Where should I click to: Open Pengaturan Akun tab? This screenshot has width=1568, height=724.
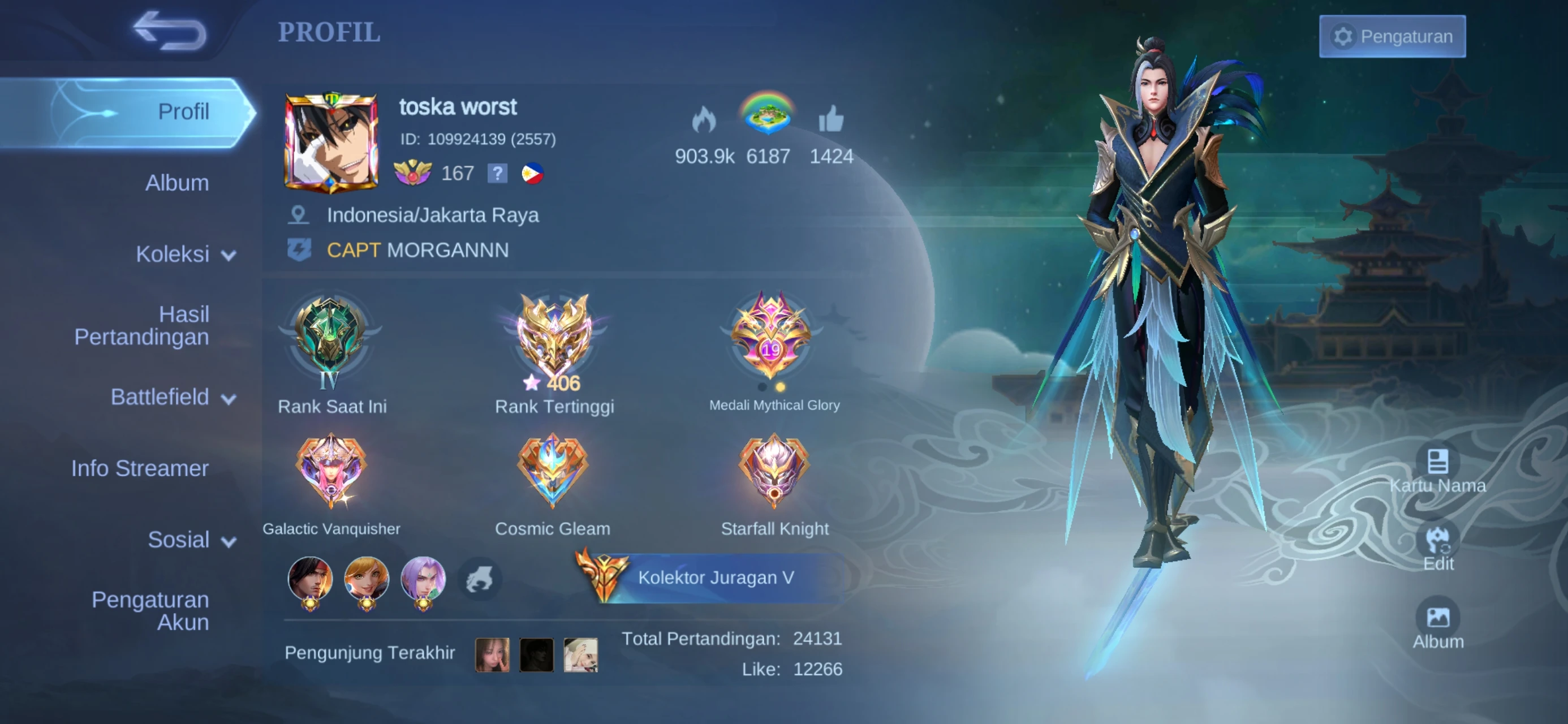point(150,611)
